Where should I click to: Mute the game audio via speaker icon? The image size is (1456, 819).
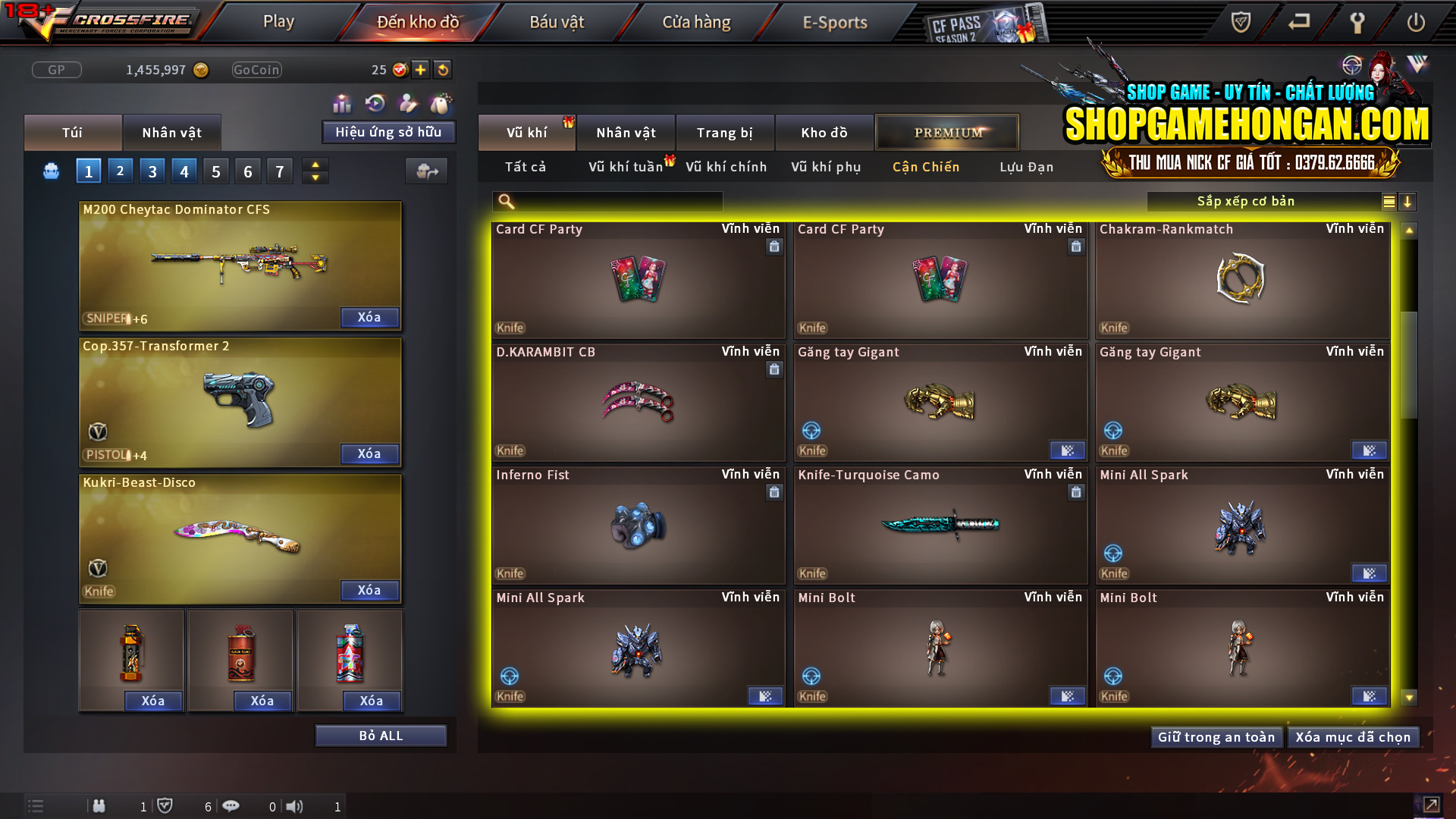295,806
